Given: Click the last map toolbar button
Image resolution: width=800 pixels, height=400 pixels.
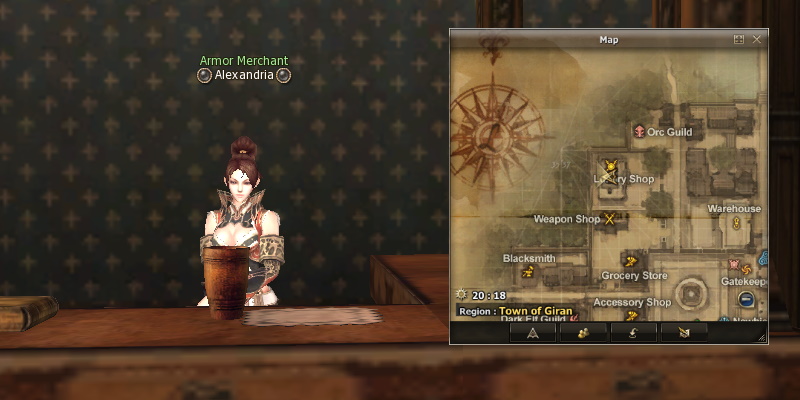Looking at the screenshot, I should pyautogui.click(x=684, y=333).
